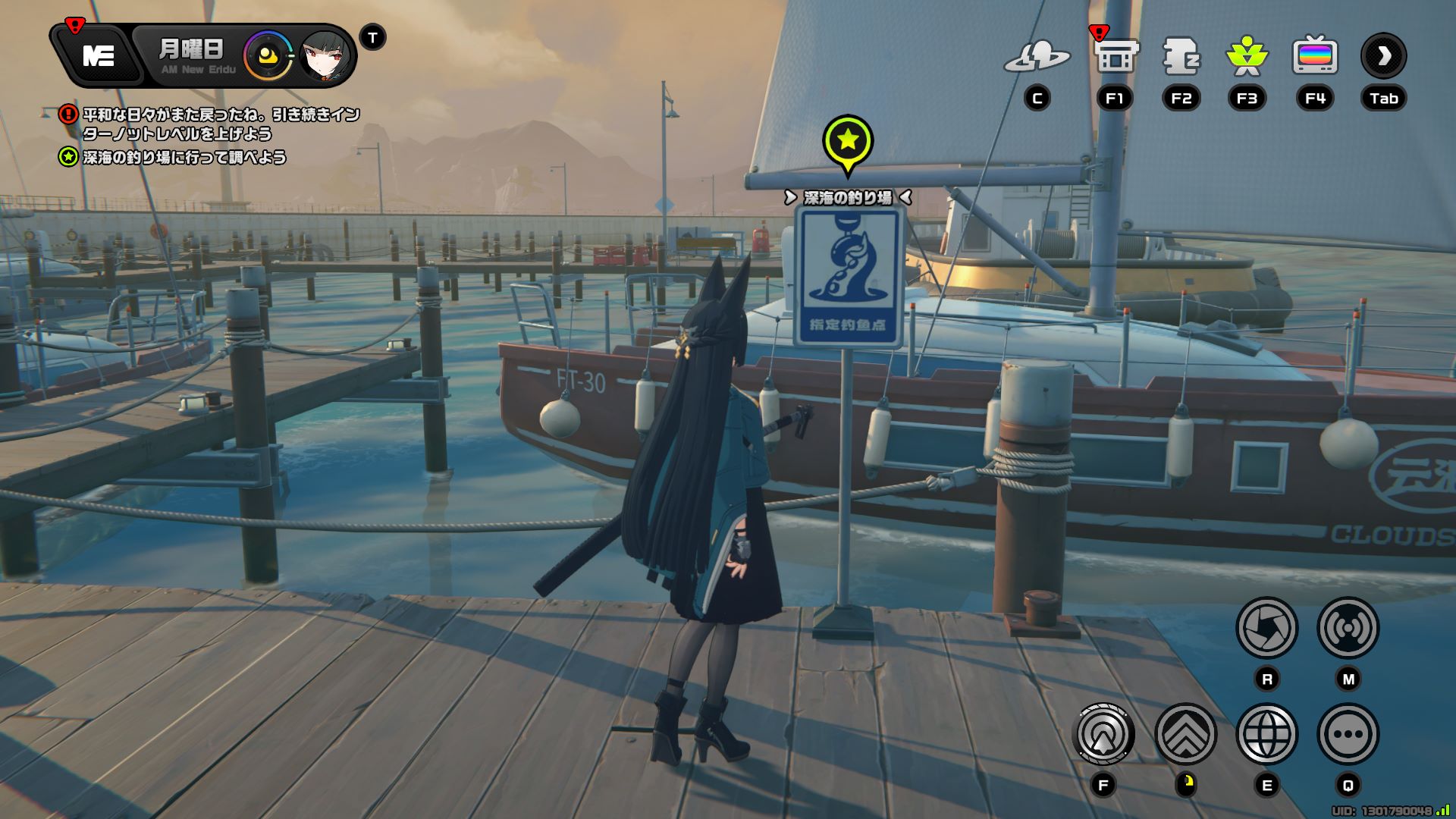Click the red-eyed character avatar portrait
The height and width of the screenshot is (819, 1456).
(326, 56)
